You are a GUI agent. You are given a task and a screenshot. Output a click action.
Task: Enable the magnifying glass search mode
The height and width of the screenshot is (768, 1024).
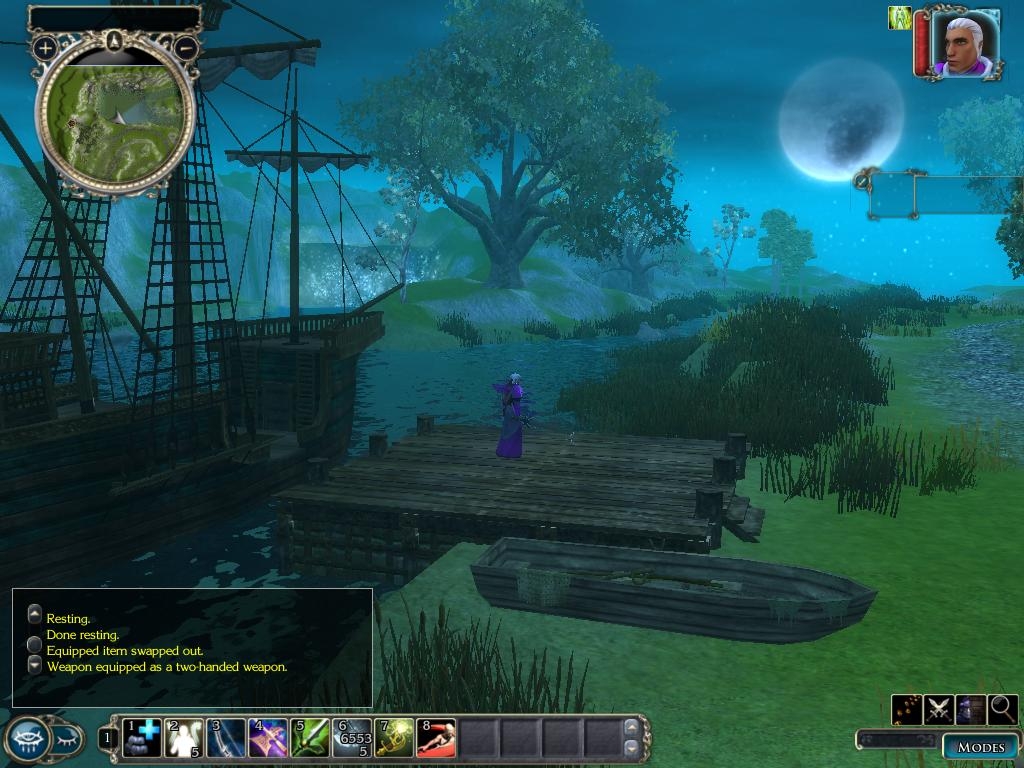pos(1002,709)
